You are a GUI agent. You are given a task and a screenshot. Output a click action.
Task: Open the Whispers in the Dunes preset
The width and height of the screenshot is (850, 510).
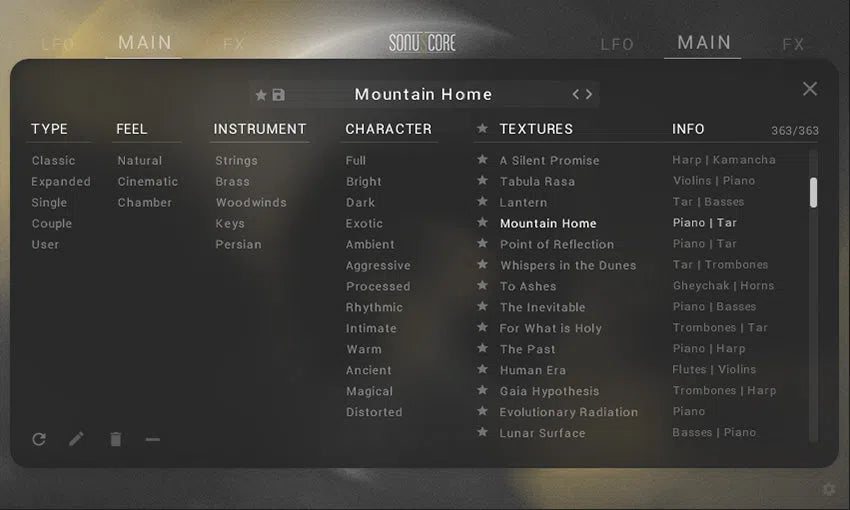567,265
